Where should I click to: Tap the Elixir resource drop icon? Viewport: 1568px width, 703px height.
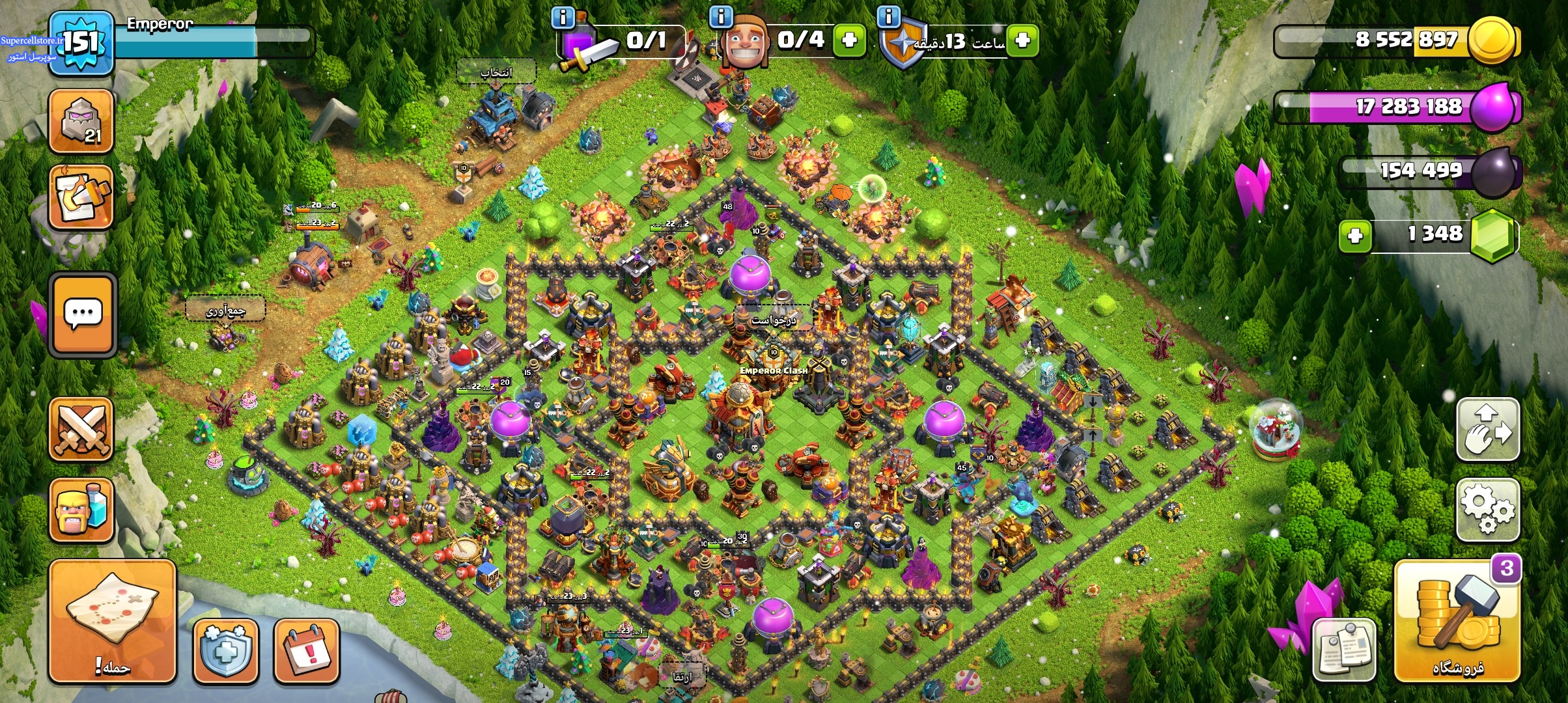click(1494, 106)
